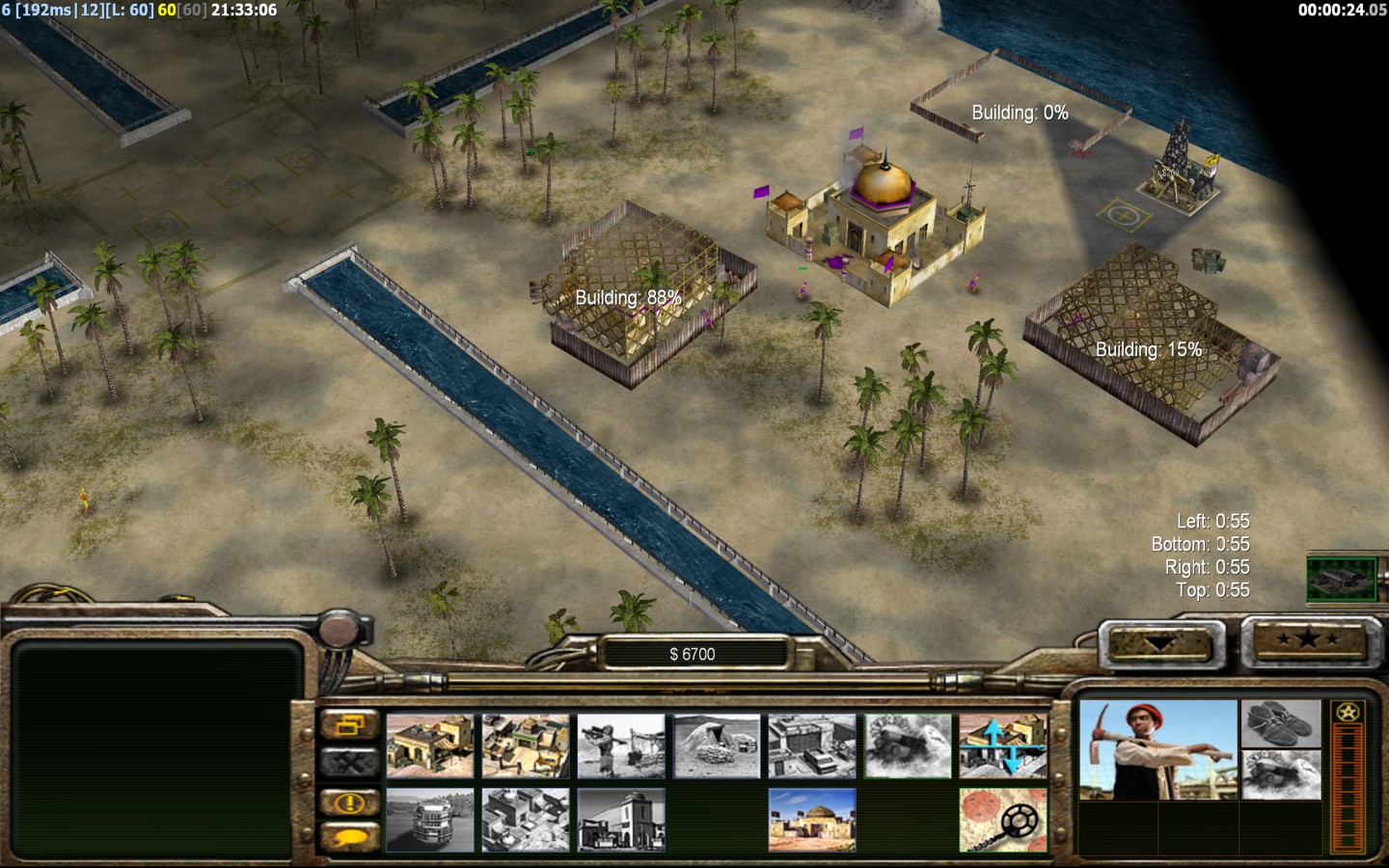Open the Generals powers three-star button
Viewport: 1389px width, 868px height.
tap(1306, 640)
